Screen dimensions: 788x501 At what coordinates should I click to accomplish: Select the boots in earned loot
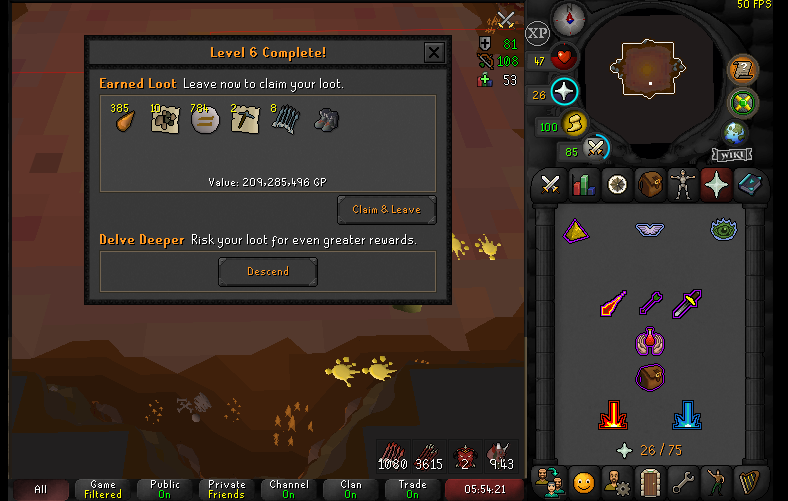pyautogui.click(x=324, y=120)
